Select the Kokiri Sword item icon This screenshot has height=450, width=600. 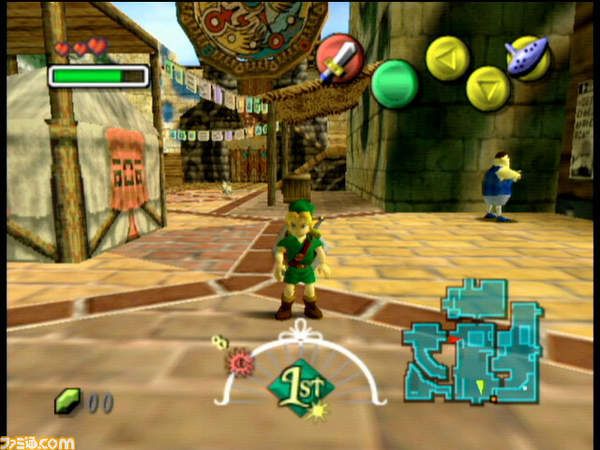[x=338, y=57]
